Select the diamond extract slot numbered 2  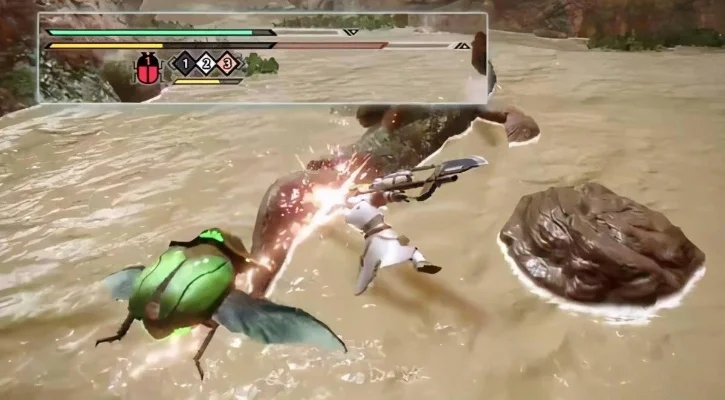click(207, 65)
